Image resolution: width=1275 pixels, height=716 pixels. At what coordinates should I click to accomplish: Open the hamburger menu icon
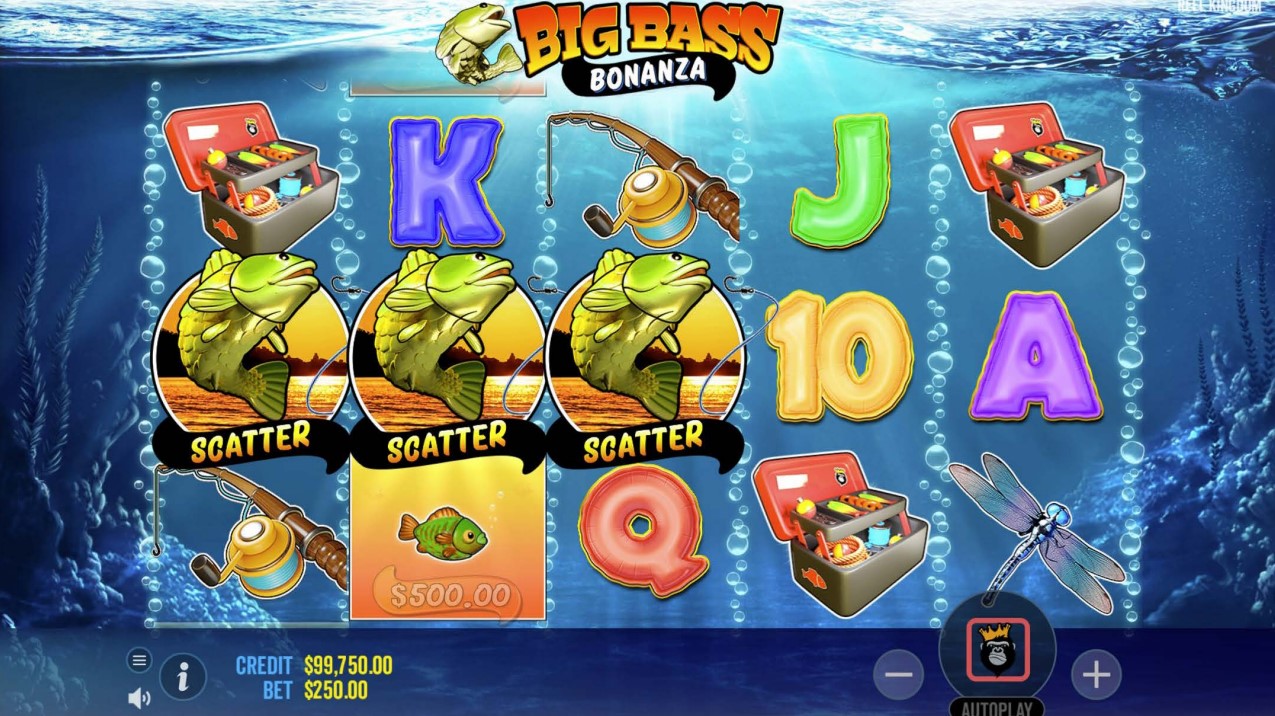(139, 660)
